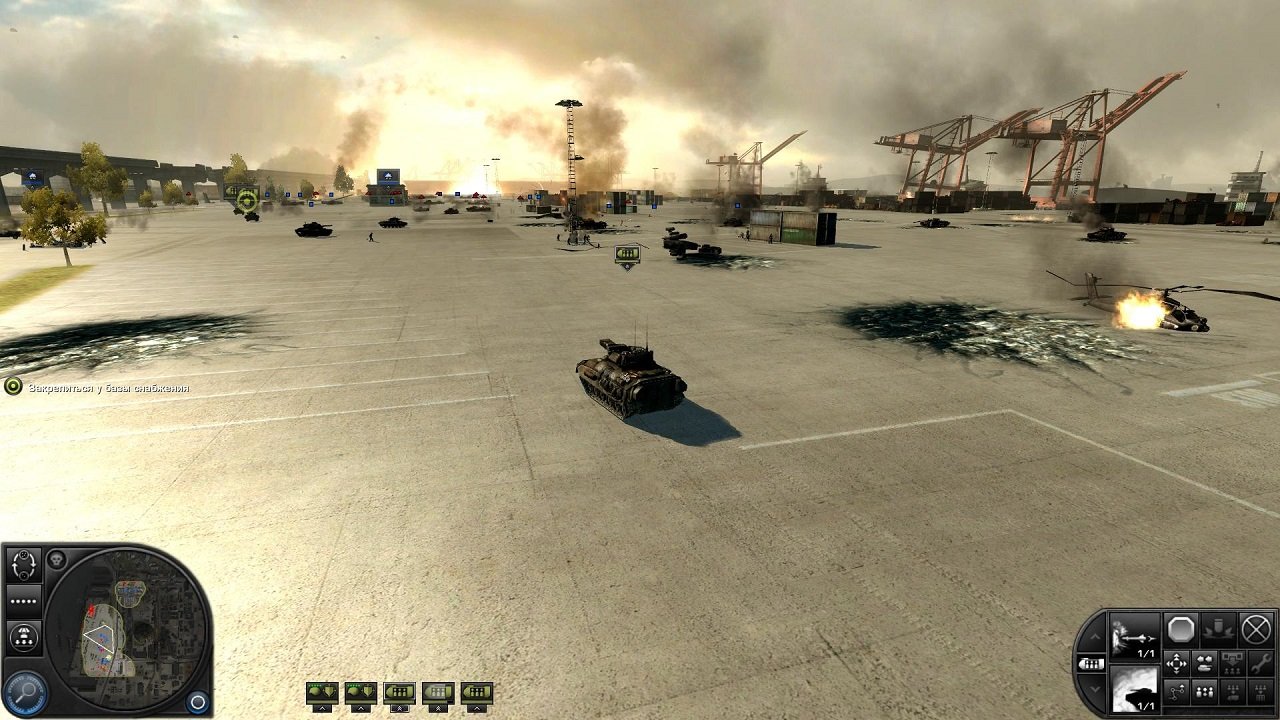
Task: Click the up scroll arrow on the command panel
Action: click(1093, 637)
